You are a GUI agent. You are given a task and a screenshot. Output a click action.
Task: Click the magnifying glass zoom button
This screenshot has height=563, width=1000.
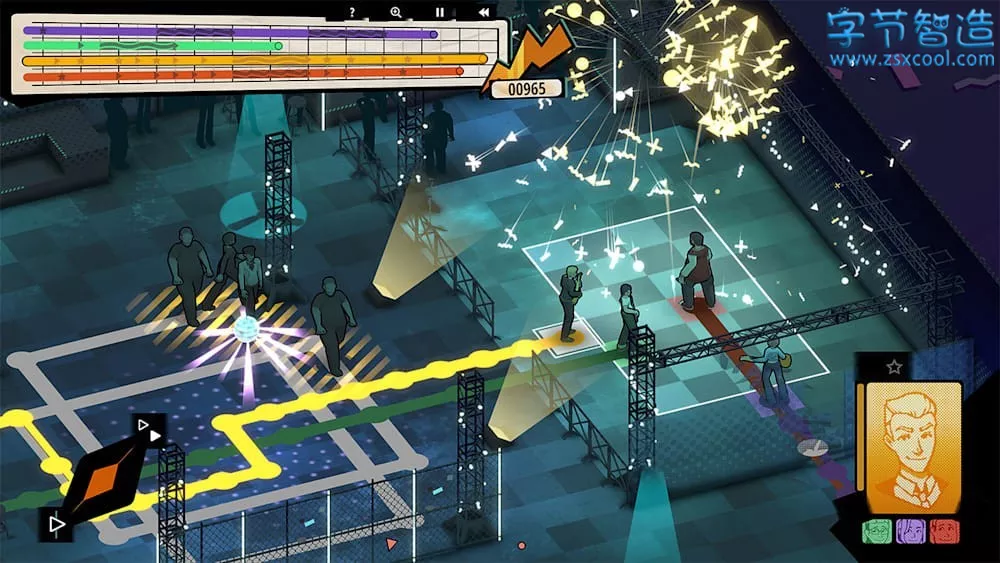(396, 12)
